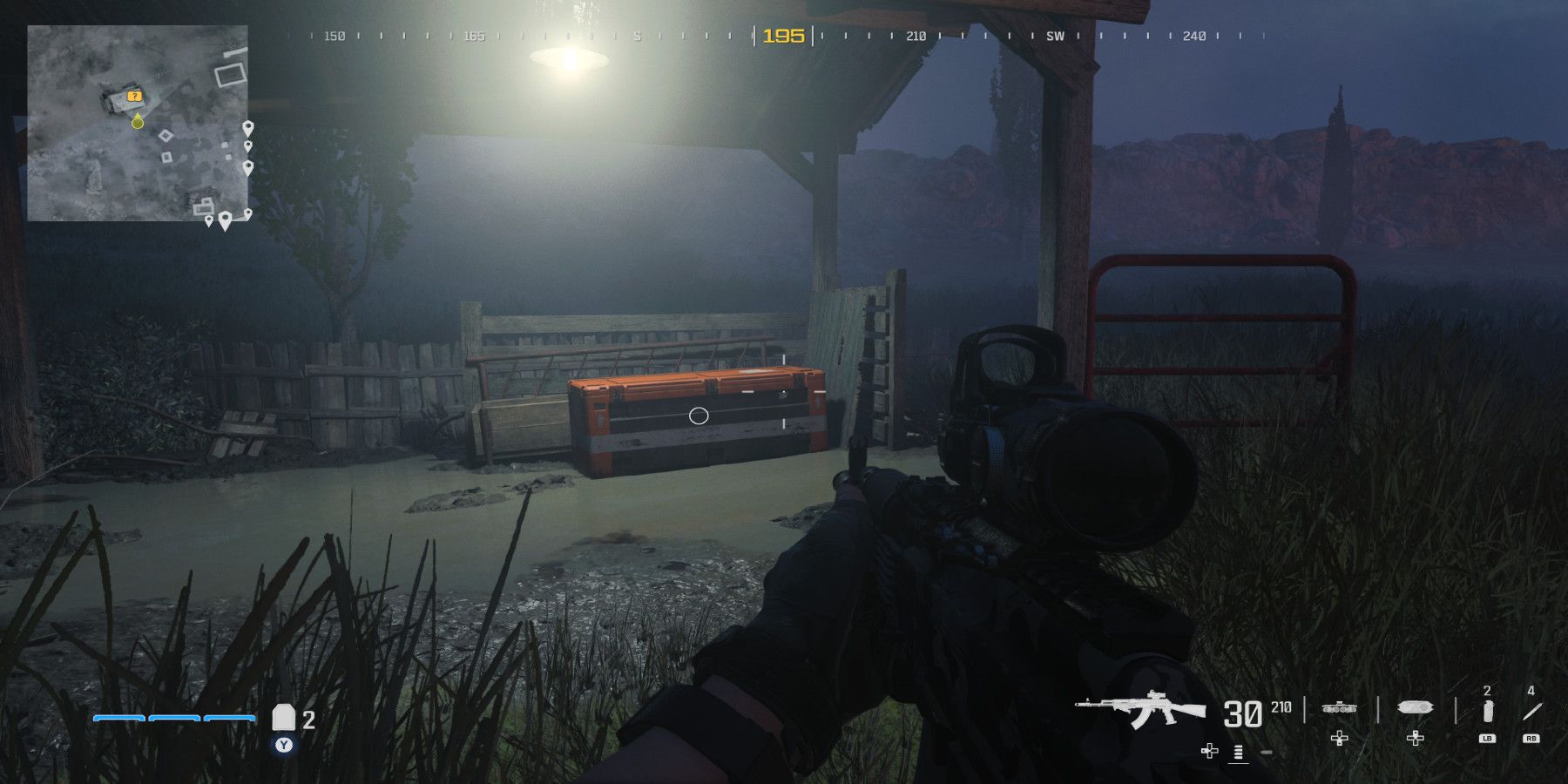Toggle the RB button prompt under the knife

click(1531, 738)
